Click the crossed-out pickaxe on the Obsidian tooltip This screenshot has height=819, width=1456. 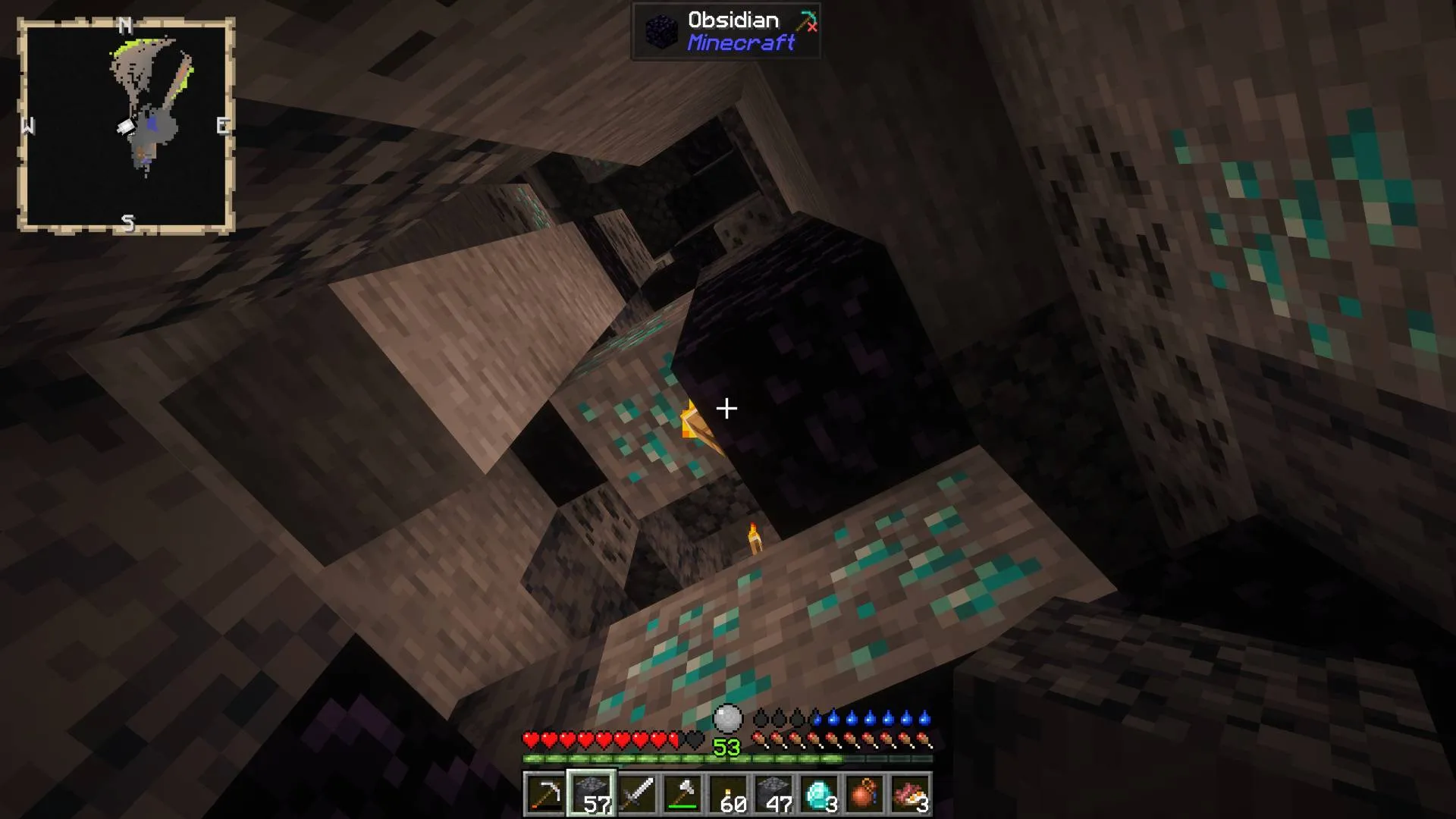click(807, 23)
